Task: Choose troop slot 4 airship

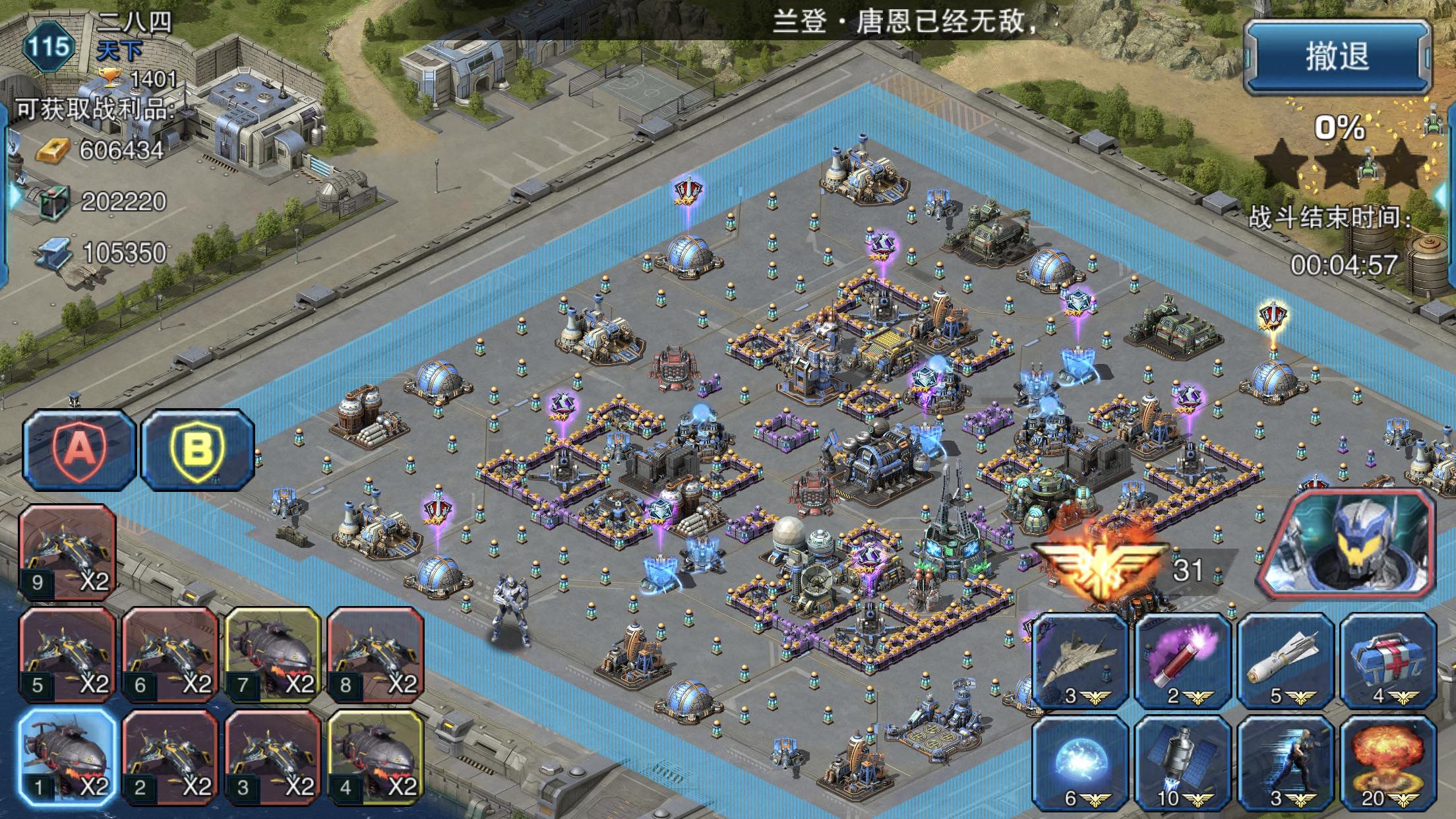Action: 375,758
